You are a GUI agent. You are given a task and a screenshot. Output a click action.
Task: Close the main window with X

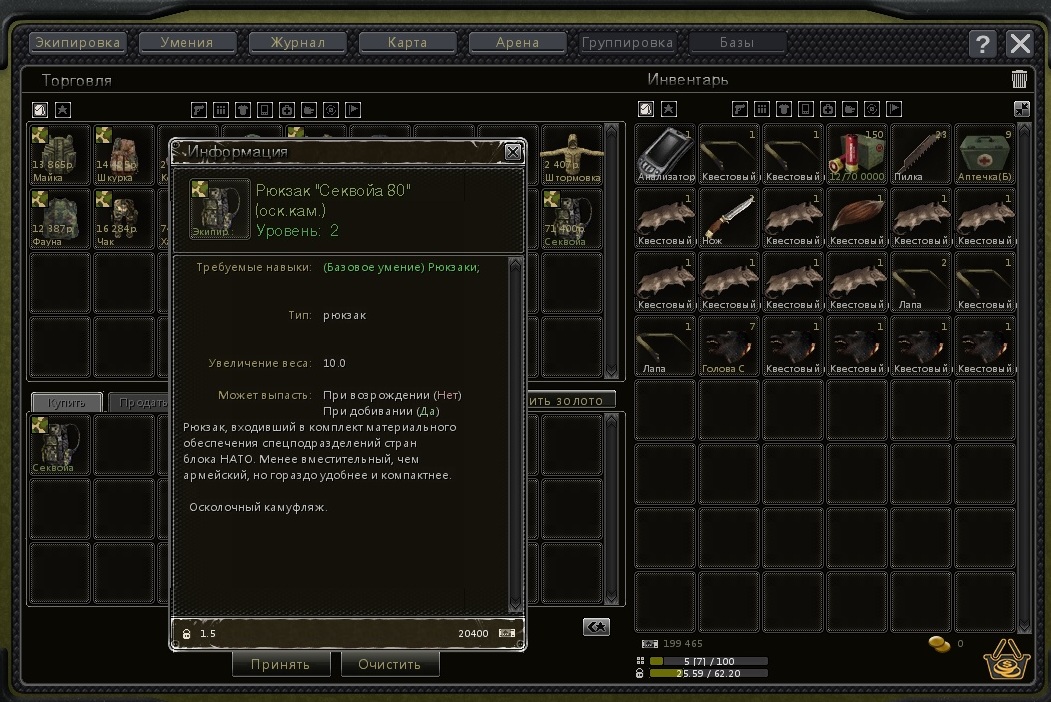click(1019, 44)
